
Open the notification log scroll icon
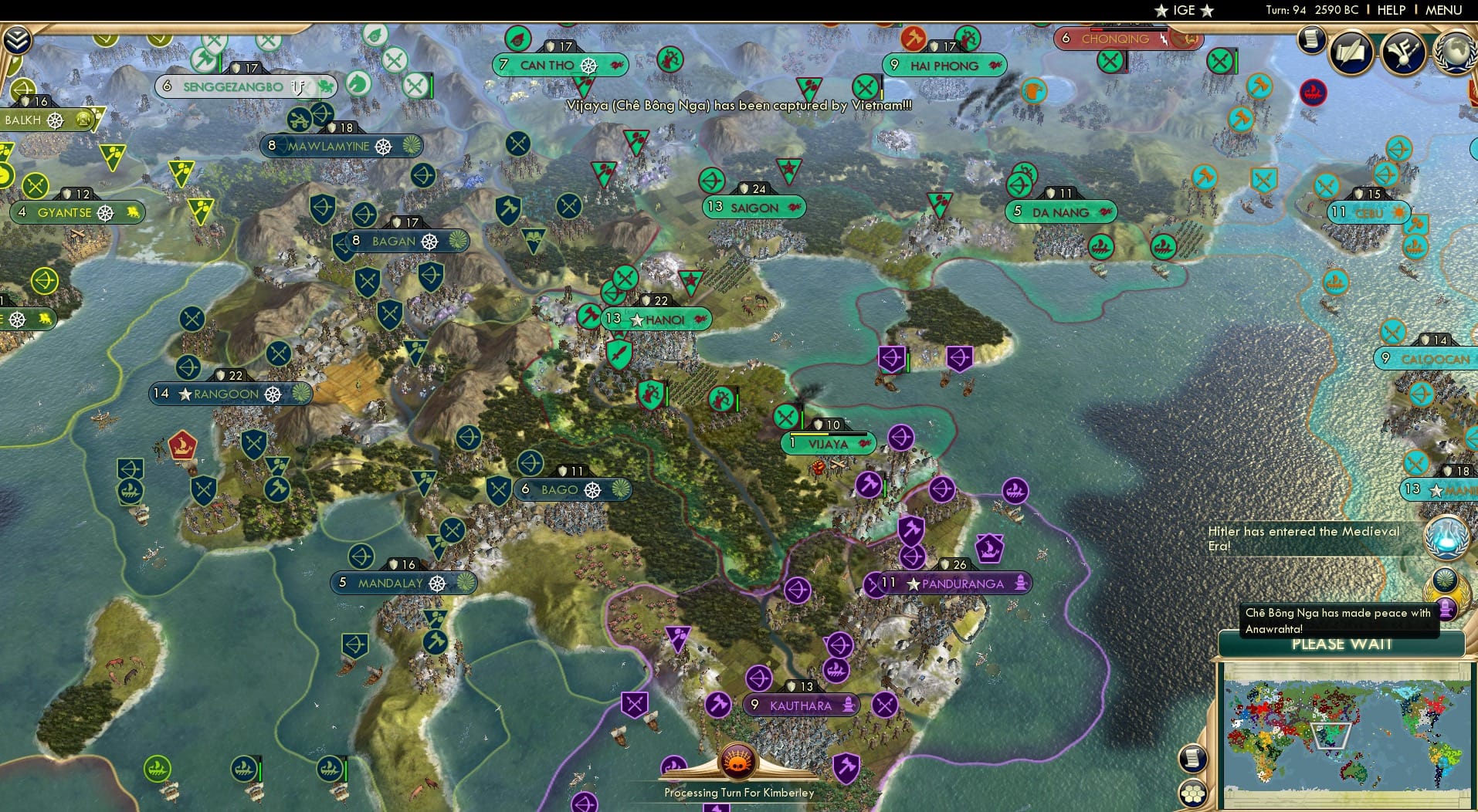pyautogui.click(x=1310, y=40)
